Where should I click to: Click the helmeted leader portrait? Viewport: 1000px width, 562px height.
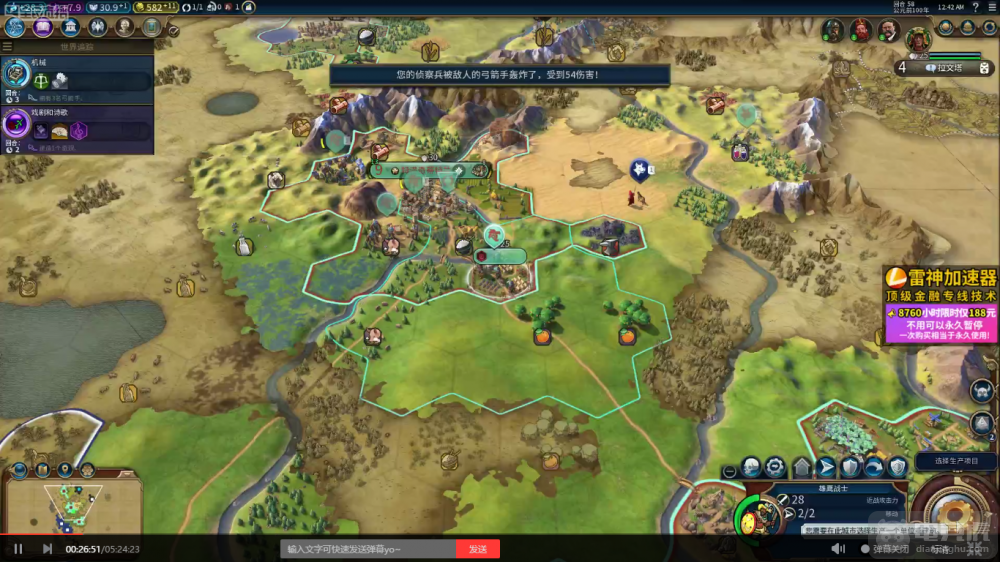coord(832,31)
